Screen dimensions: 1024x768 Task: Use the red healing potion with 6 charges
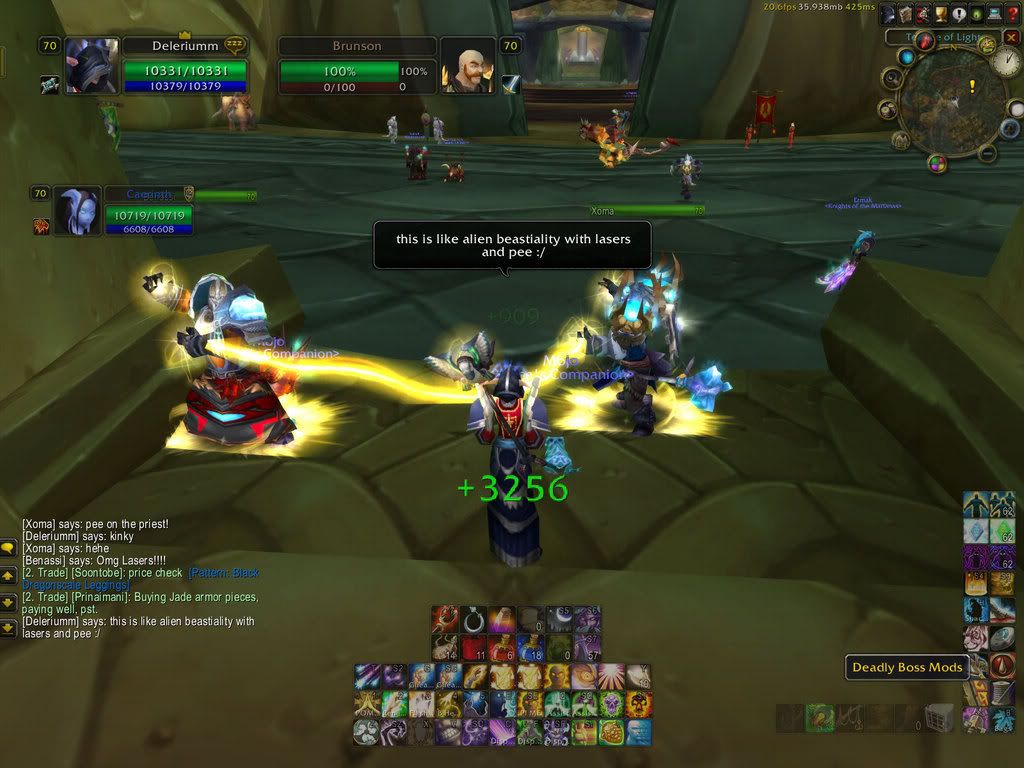click(504, 647)
